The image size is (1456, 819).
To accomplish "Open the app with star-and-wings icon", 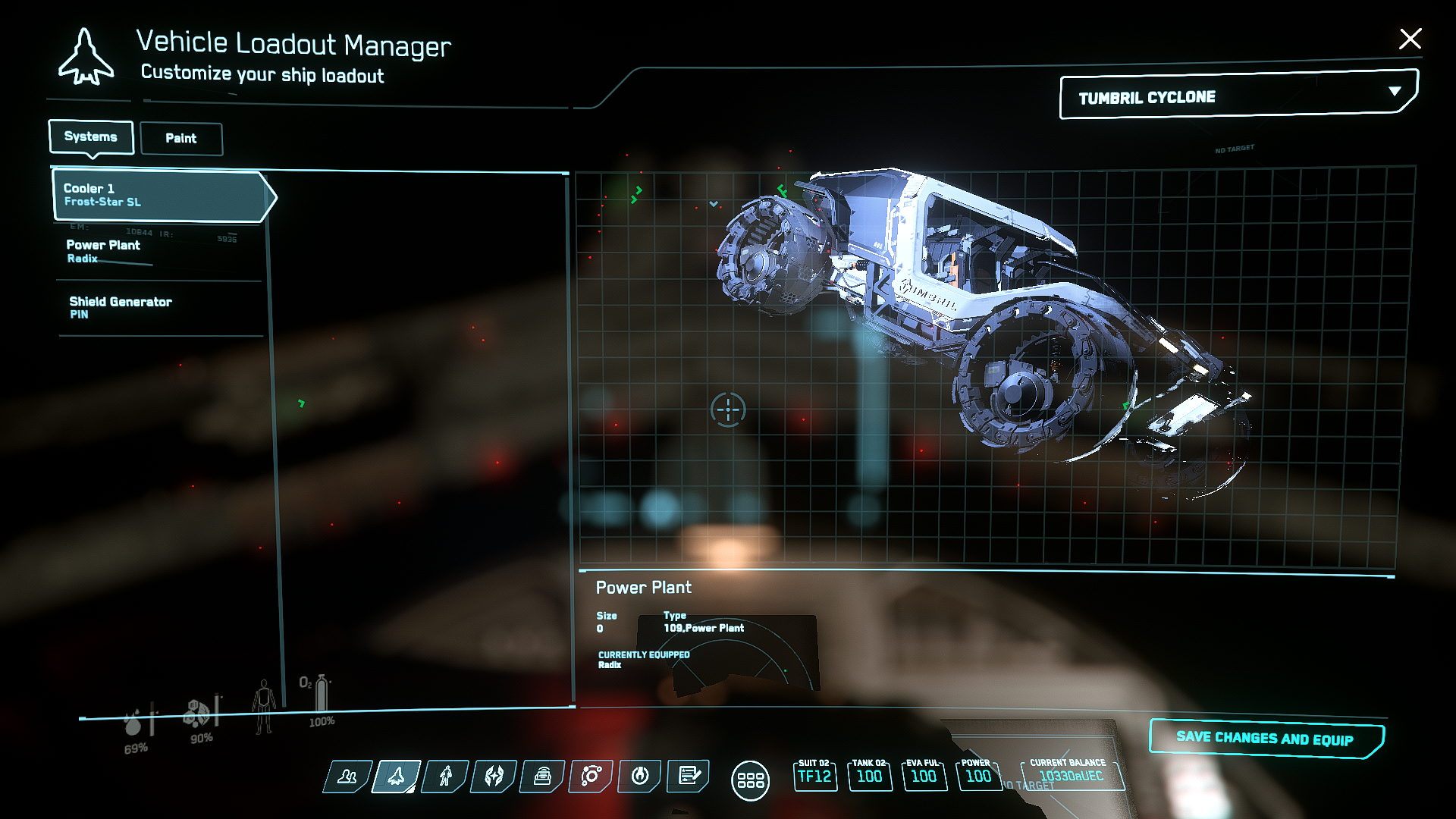I will pos(494,777).
